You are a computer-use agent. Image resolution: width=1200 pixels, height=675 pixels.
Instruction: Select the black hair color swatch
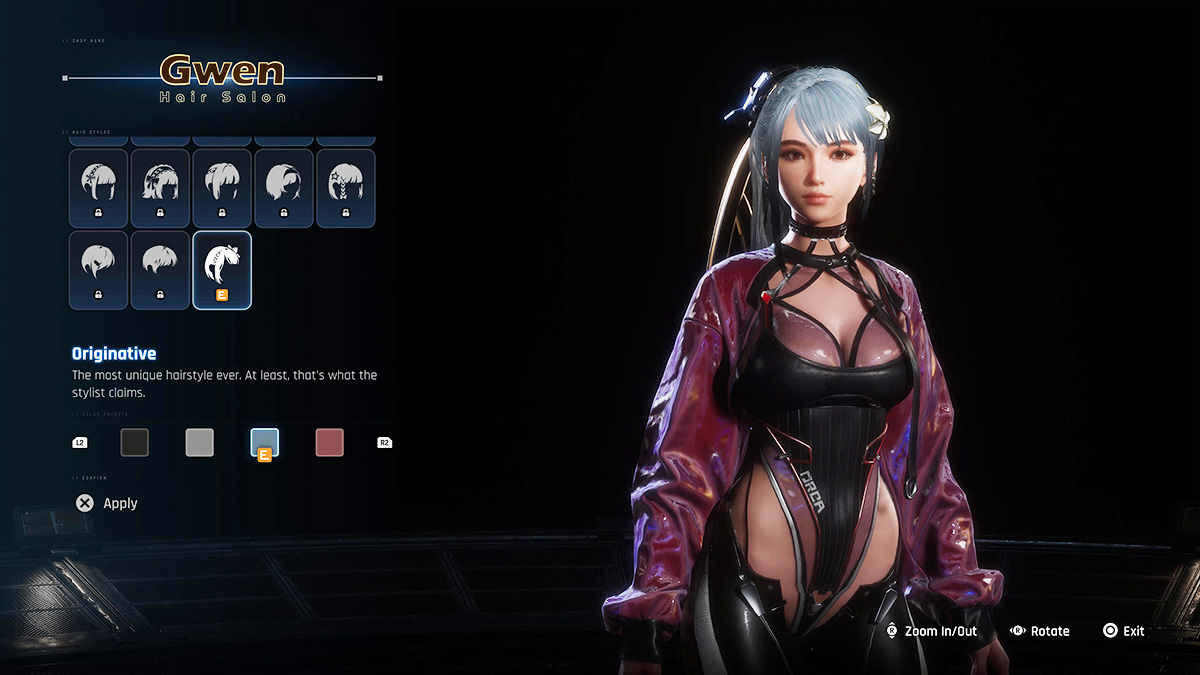pyautogui.click(x=135, y=442)
